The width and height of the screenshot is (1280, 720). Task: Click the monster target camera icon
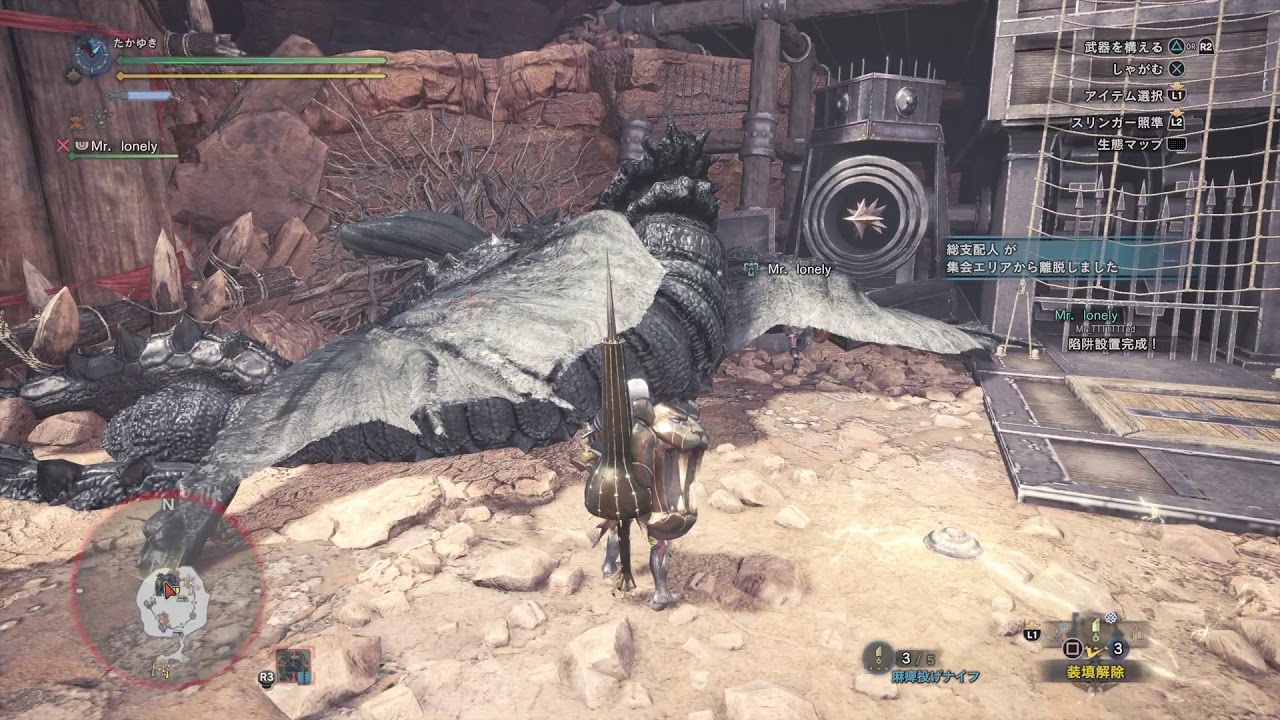click(294, 664)
